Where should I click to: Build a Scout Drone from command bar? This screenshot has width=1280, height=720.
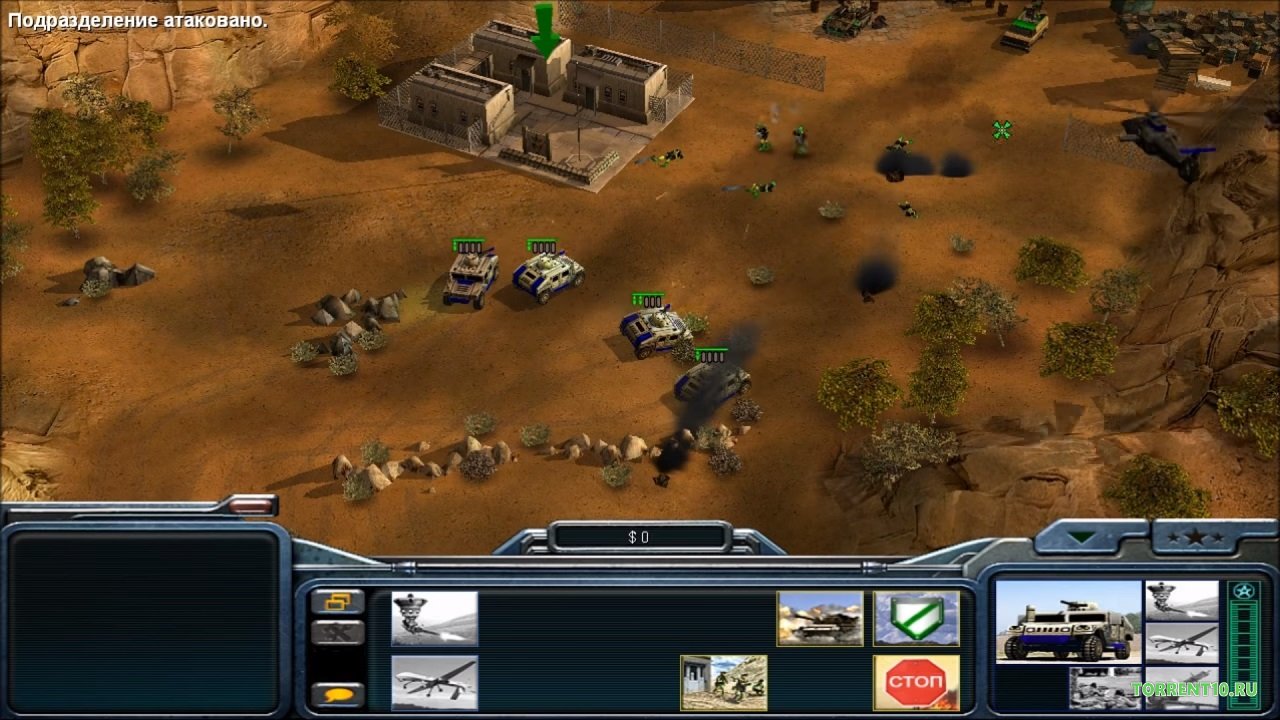tap(434, 682)
